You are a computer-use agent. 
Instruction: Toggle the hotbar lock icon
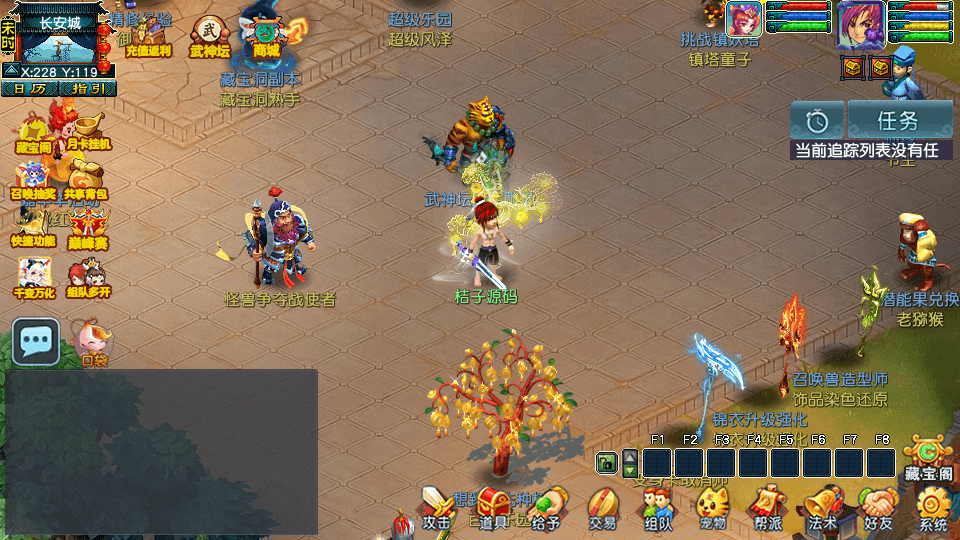pyautogui.click(x=606, y=462)
